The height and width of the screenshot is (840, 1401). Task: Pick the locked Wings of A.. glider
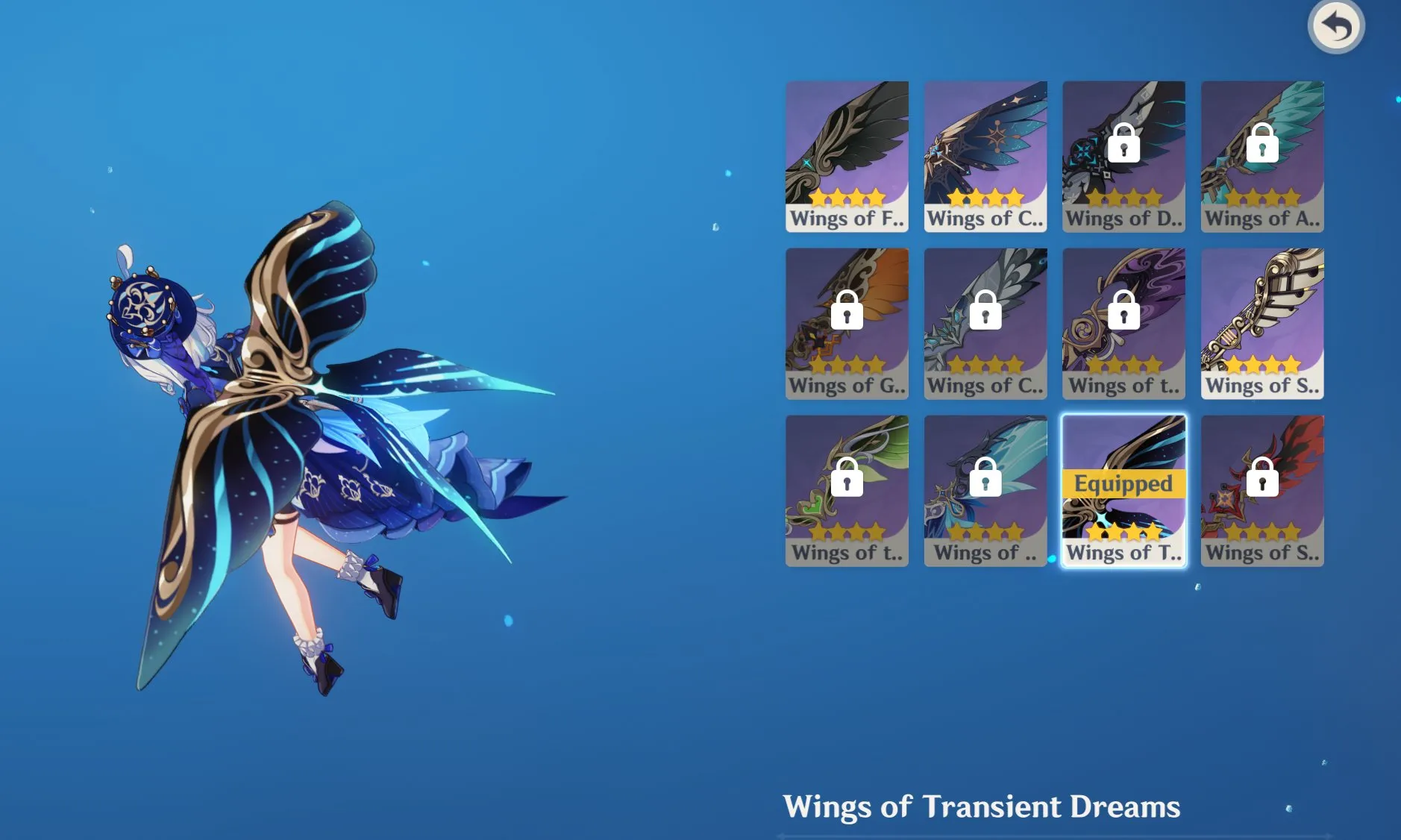(x=1262, y=157)
